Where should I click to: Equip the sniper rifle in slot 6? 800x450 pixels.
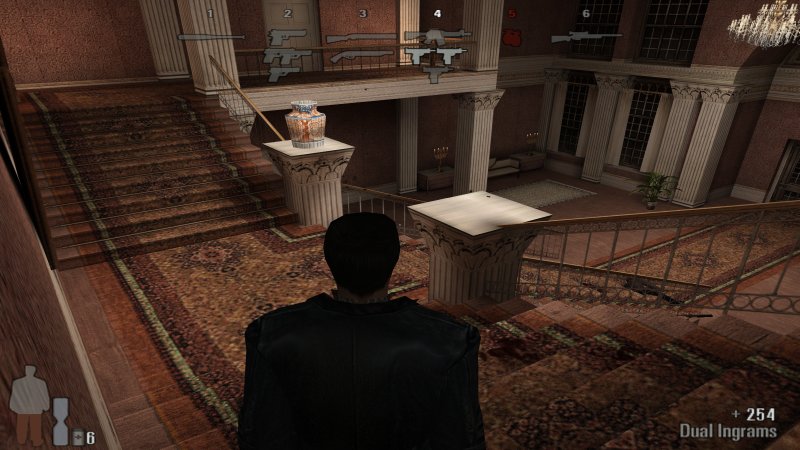[585, 38]
